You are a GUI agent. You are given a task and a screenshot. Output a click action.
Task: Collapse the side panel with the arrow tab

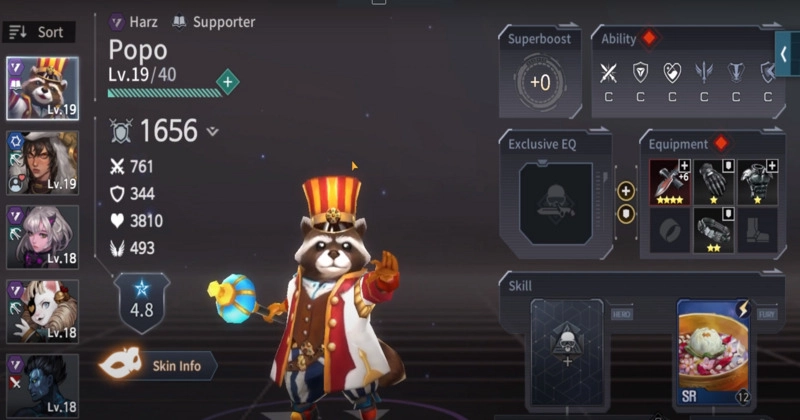[x=787, y=54]
